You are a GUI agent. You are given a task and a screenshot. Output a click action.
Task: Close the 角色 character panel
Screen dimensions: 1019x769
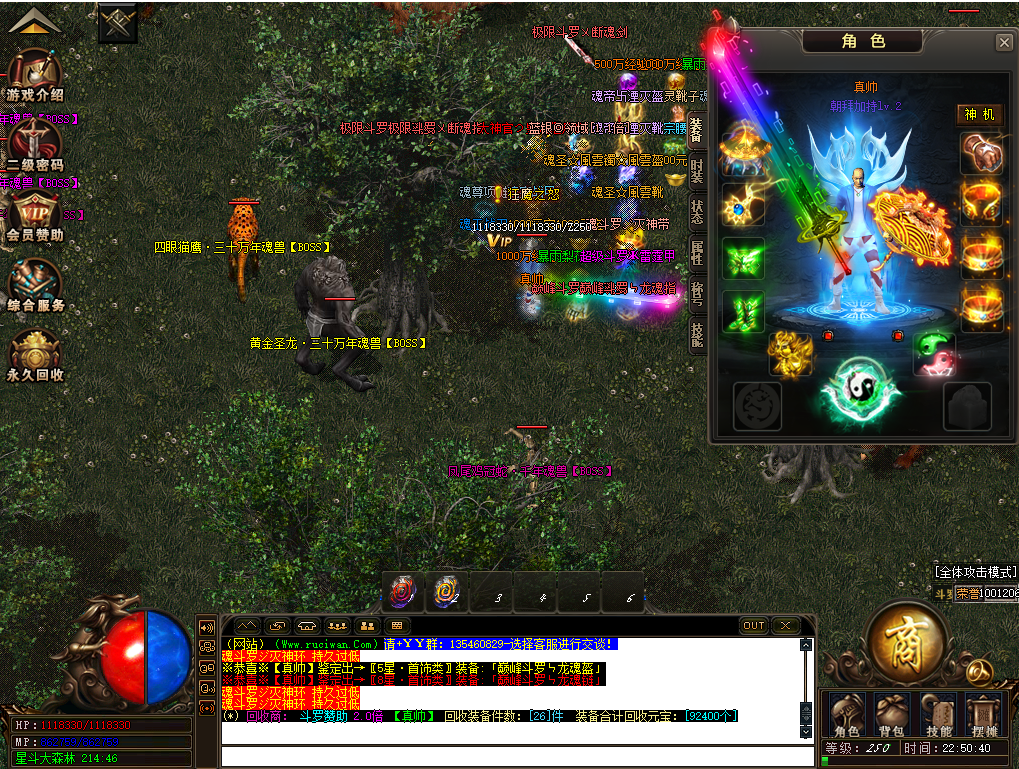pyautogui.click(x=1003, y=43)
